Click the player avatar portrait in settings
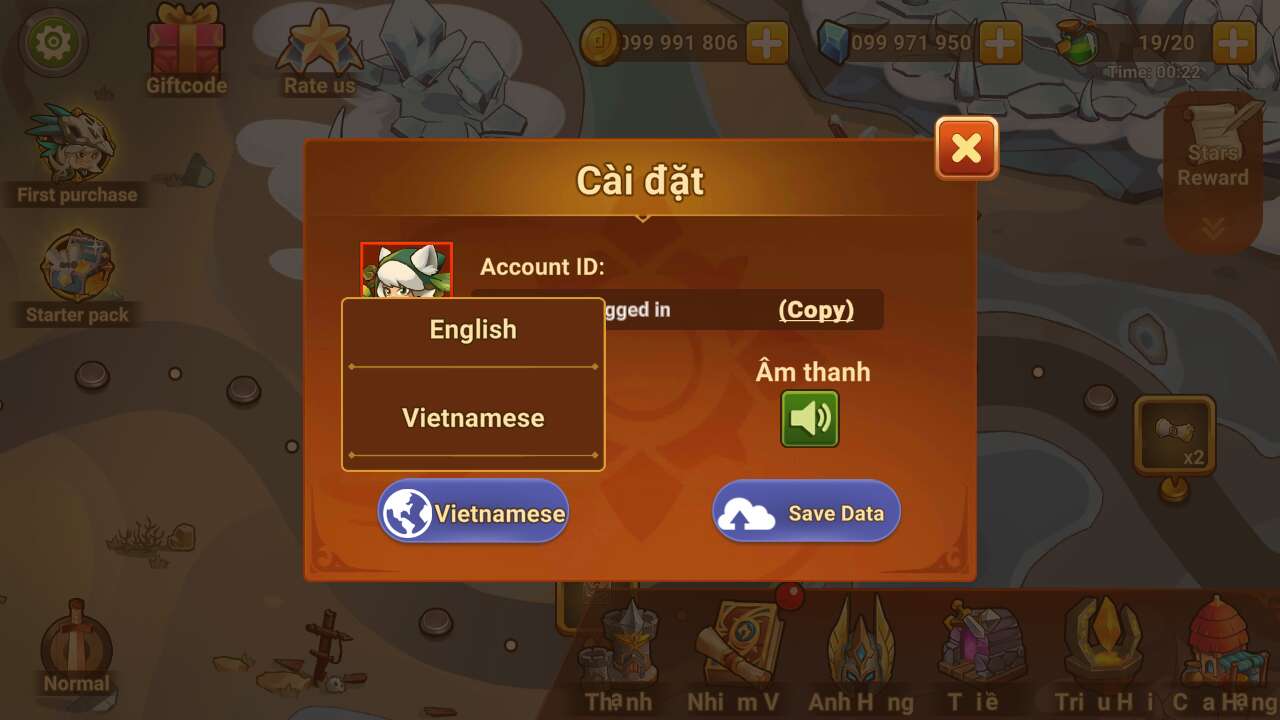1280x720 pixels. (405, 268)
